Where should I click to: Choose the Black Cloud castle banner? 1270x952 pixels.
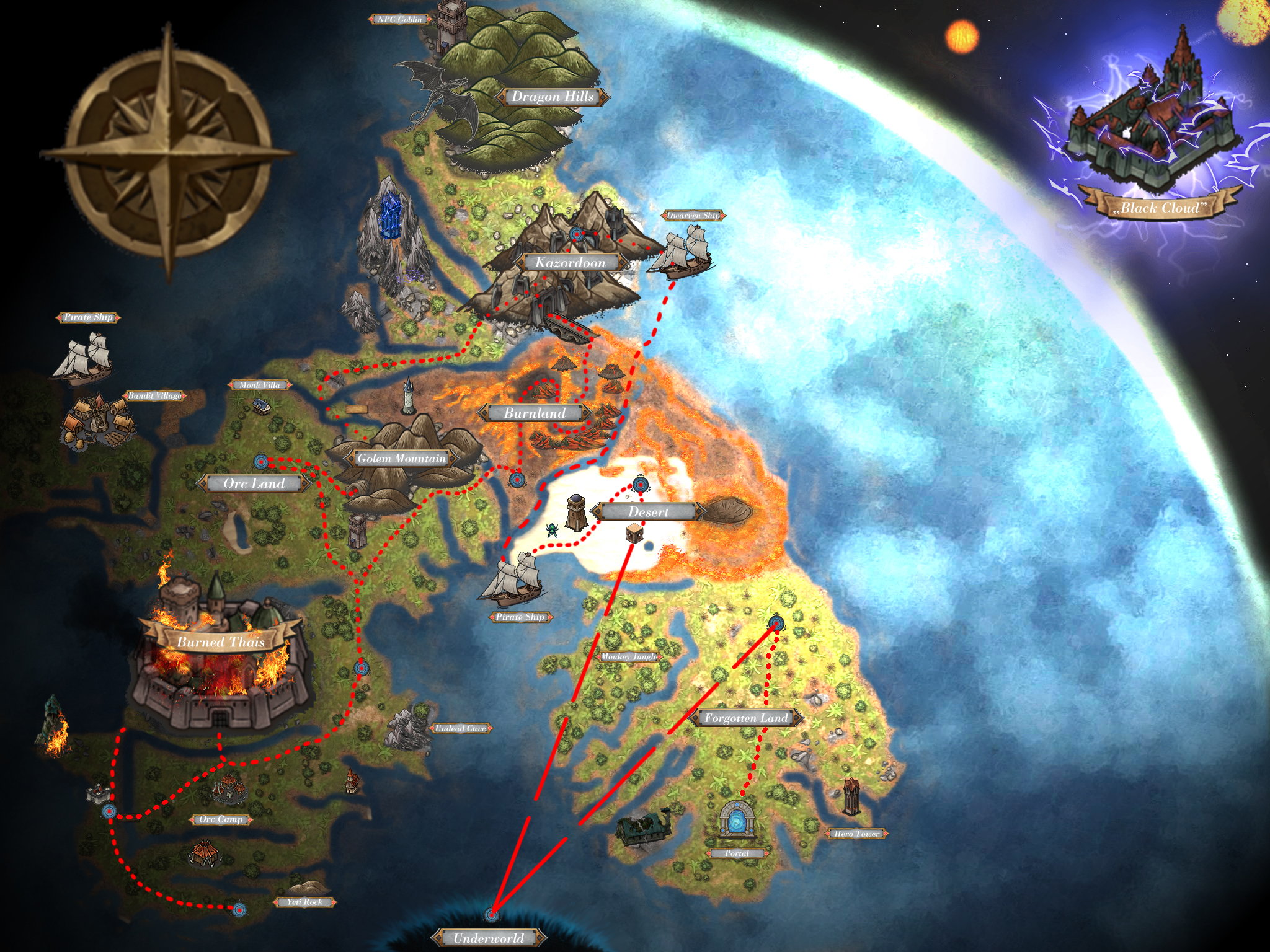[x=1159, y=208]
